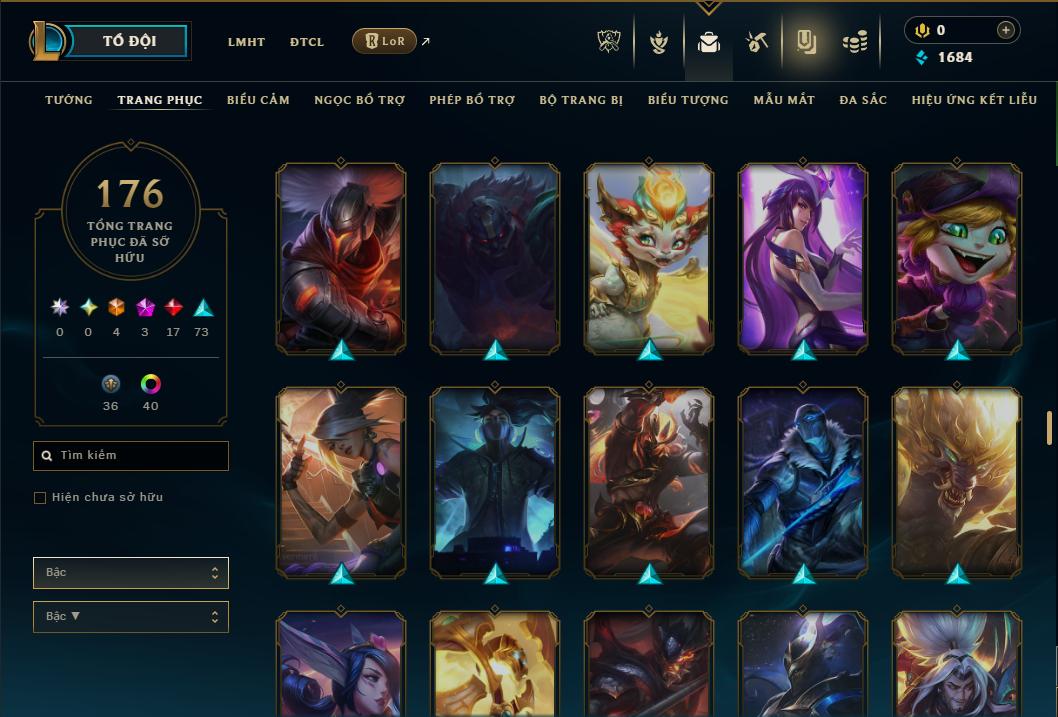Switch to the ĐTCL section
Screen dimensions: 1058x717
pos(307,42)
